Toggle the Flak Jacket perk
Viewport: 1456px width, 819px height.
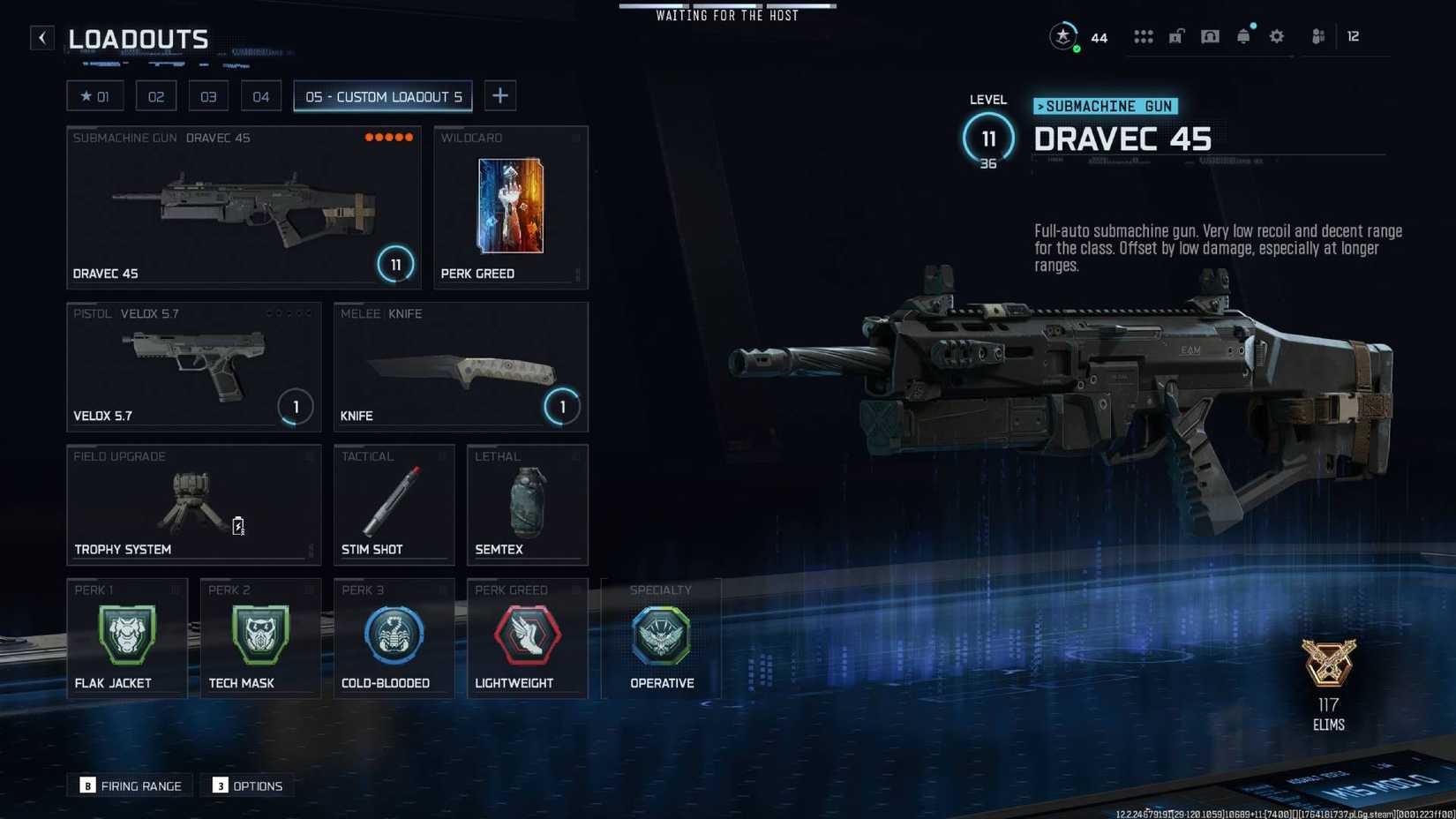pyautogui.click(x=126, y=637)
